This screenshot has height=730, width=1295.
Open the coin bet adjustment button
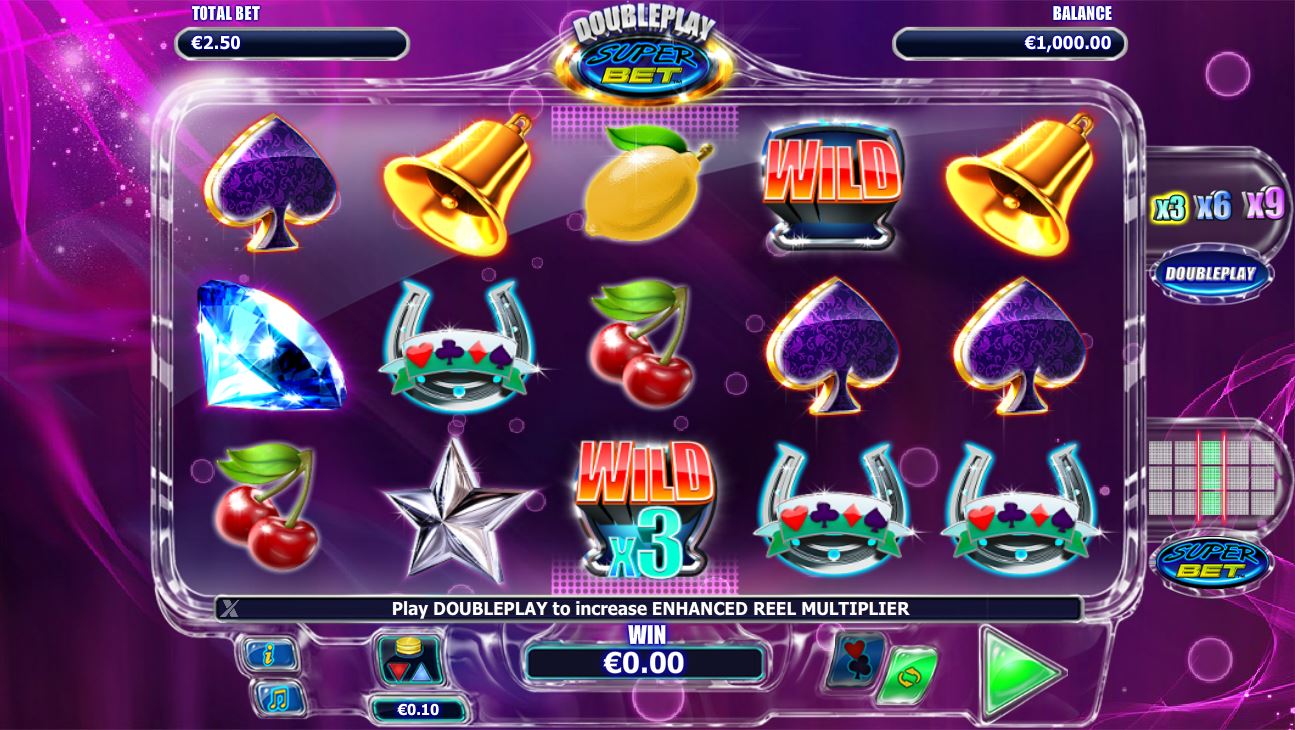[410, 659]
